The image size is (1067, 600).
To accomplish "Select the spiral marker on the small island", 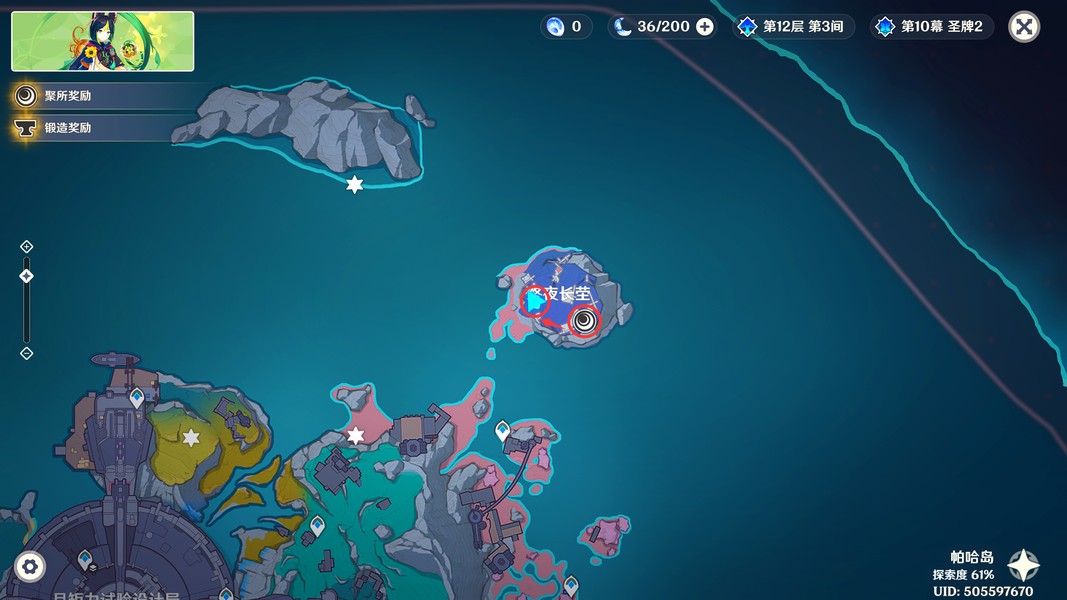I will (x=584, y=321).
